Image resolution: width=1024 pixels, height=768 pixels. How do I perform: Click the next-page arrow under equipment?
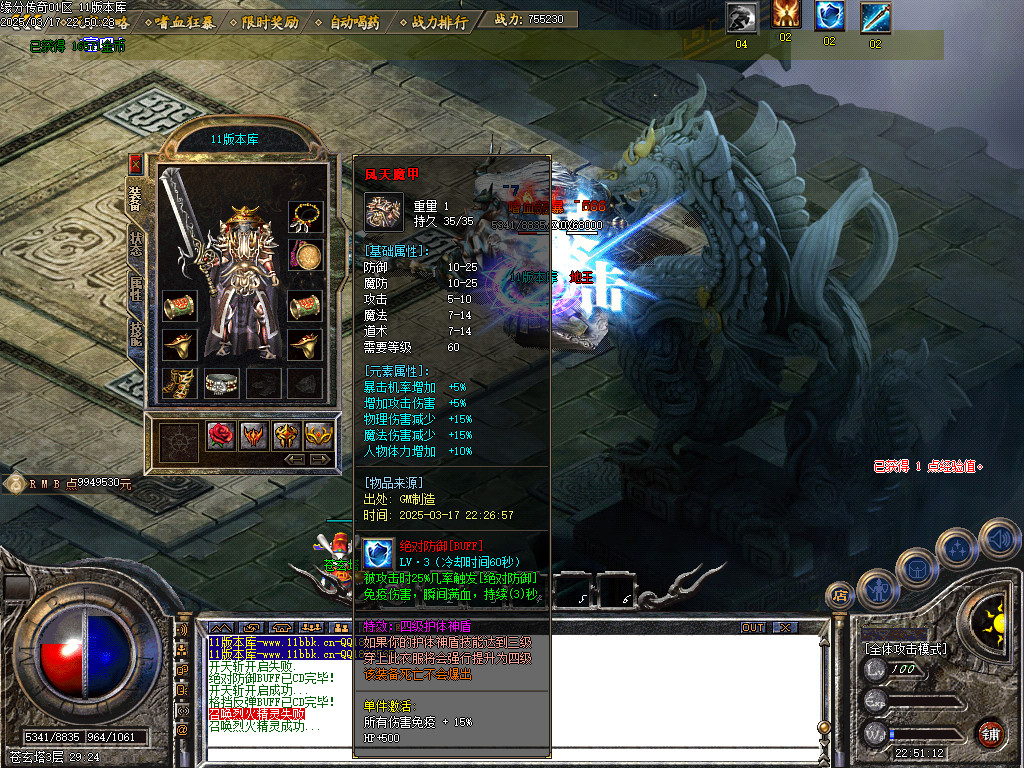[321, 459]
